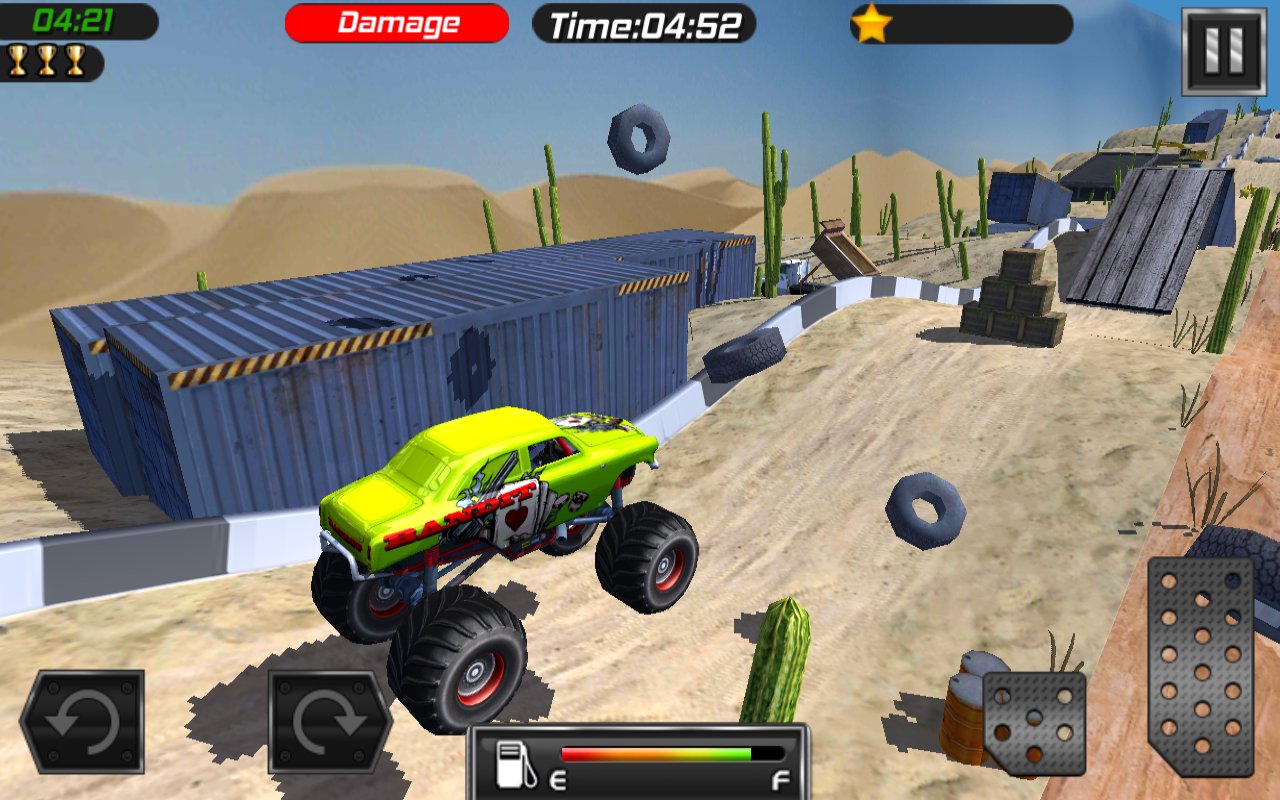Click the red Damage indicator

(x=396, y=23)
